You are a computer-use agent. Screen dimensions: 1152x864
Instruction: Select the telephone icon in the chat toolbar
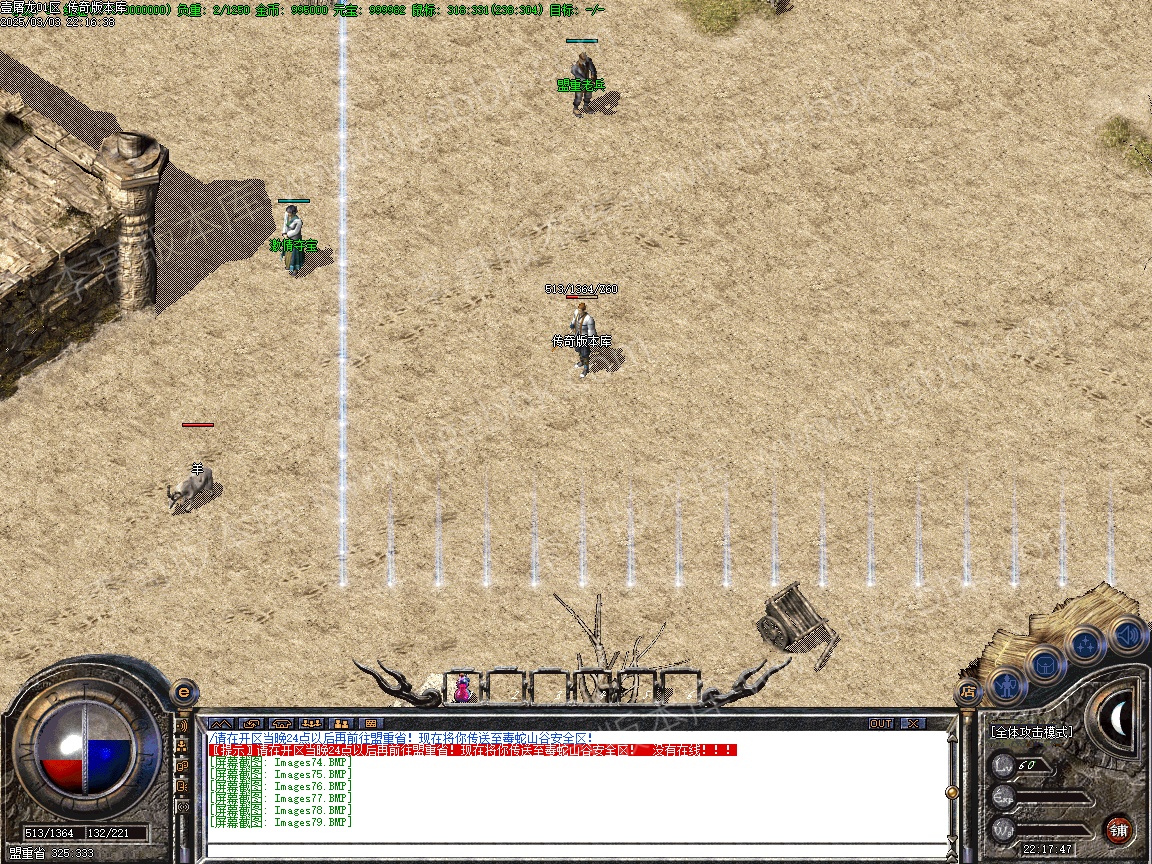click(x=281, y=723)
